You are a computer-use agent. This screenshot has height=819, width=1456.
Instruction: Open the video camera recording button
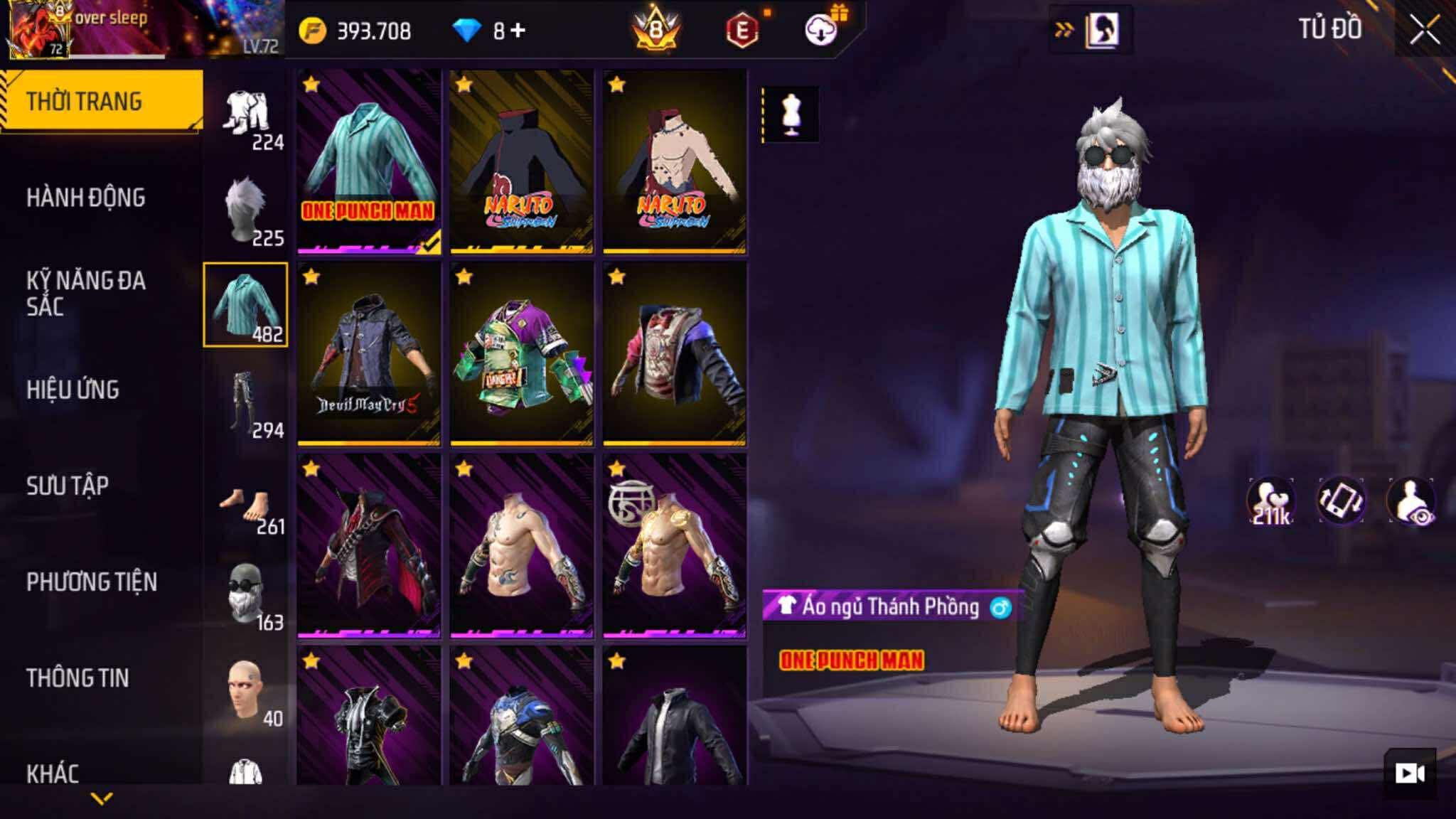(1409, 773)
